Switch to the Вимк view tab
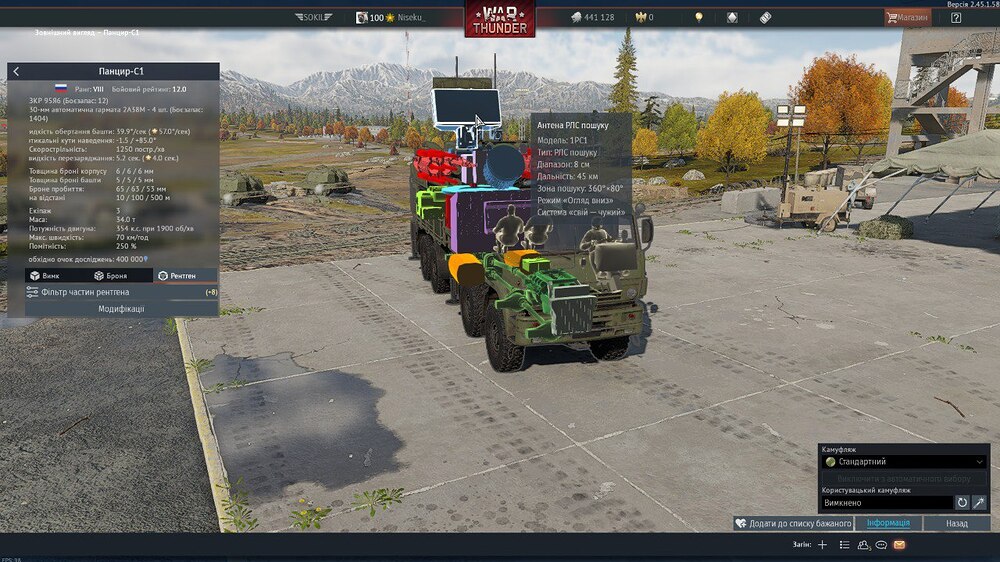The height and width of the screenshot is (562, 1000). pyautogui.click(x=46, y=275)
